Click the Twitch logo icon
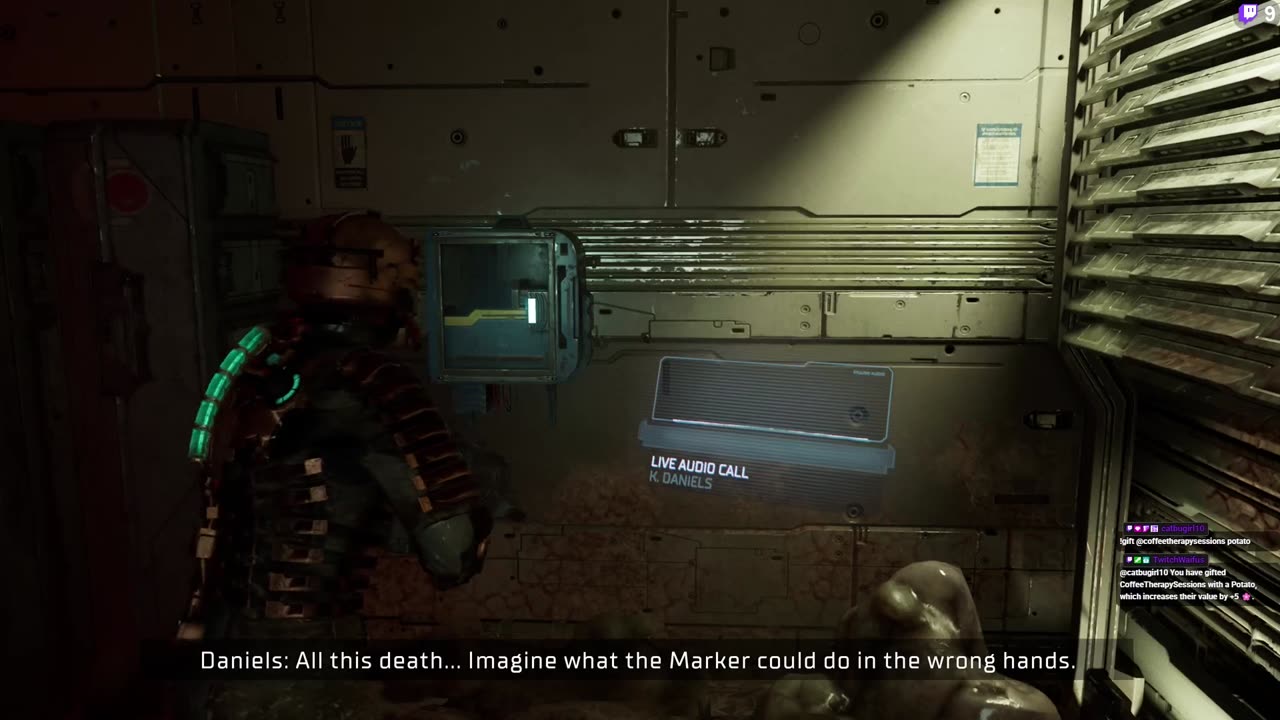1280x720 pixels. coord(1248,14)
